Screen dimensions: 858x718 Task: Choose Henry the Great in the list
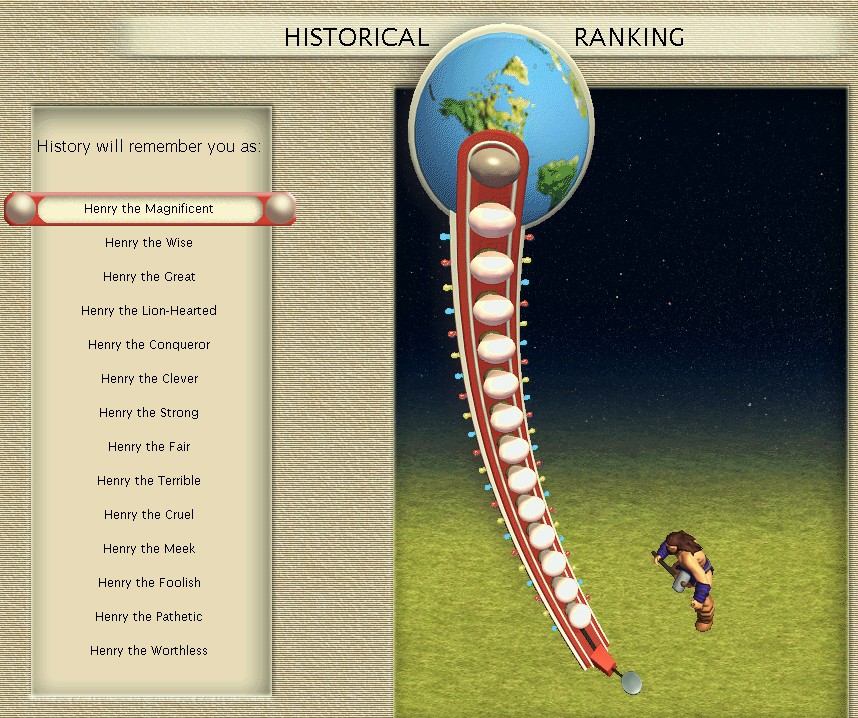point(149,277)
